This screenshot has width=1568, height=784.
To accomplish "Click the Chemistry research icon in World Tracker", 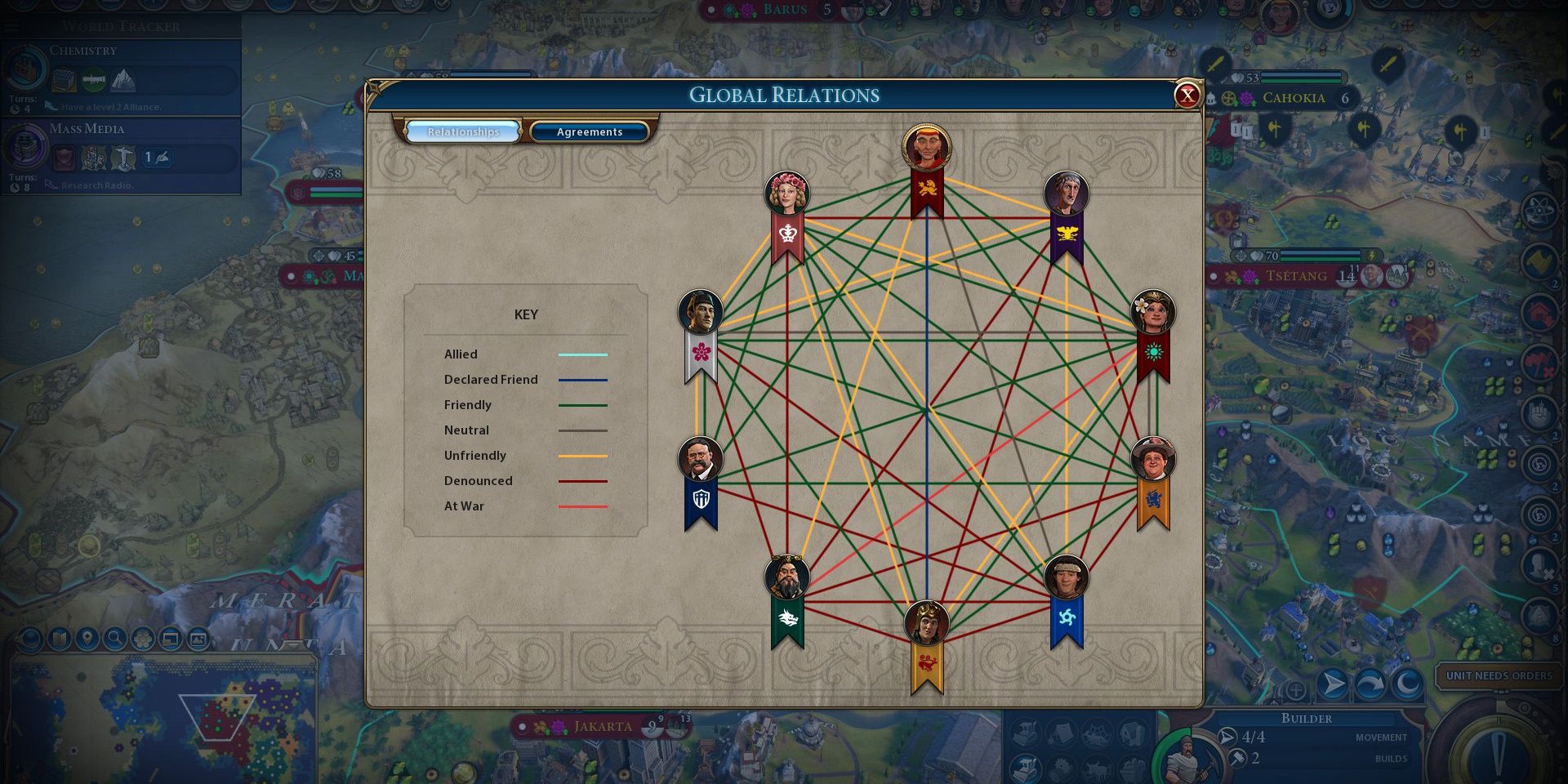I will (26, 70).
